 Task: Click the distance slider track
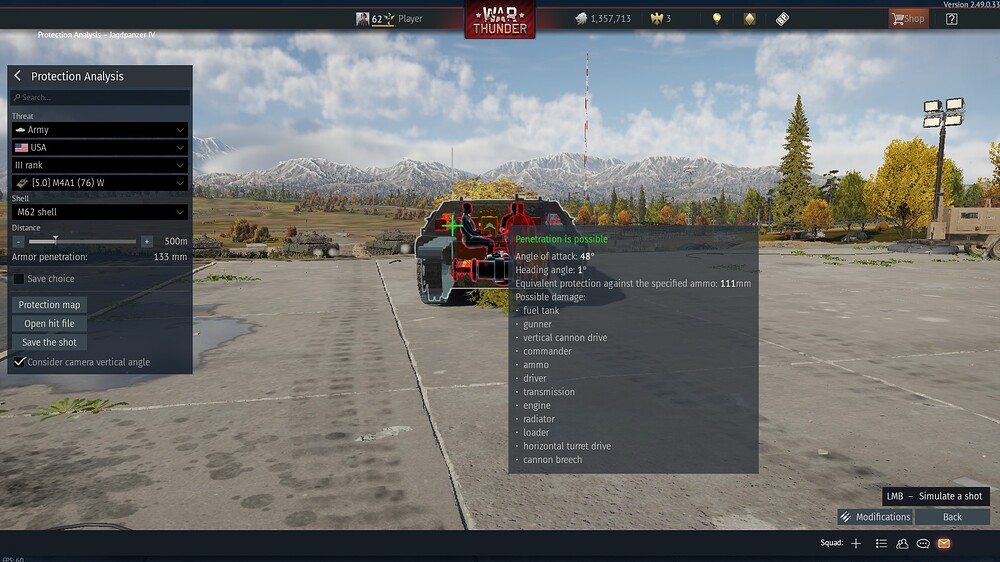point(85,241)
